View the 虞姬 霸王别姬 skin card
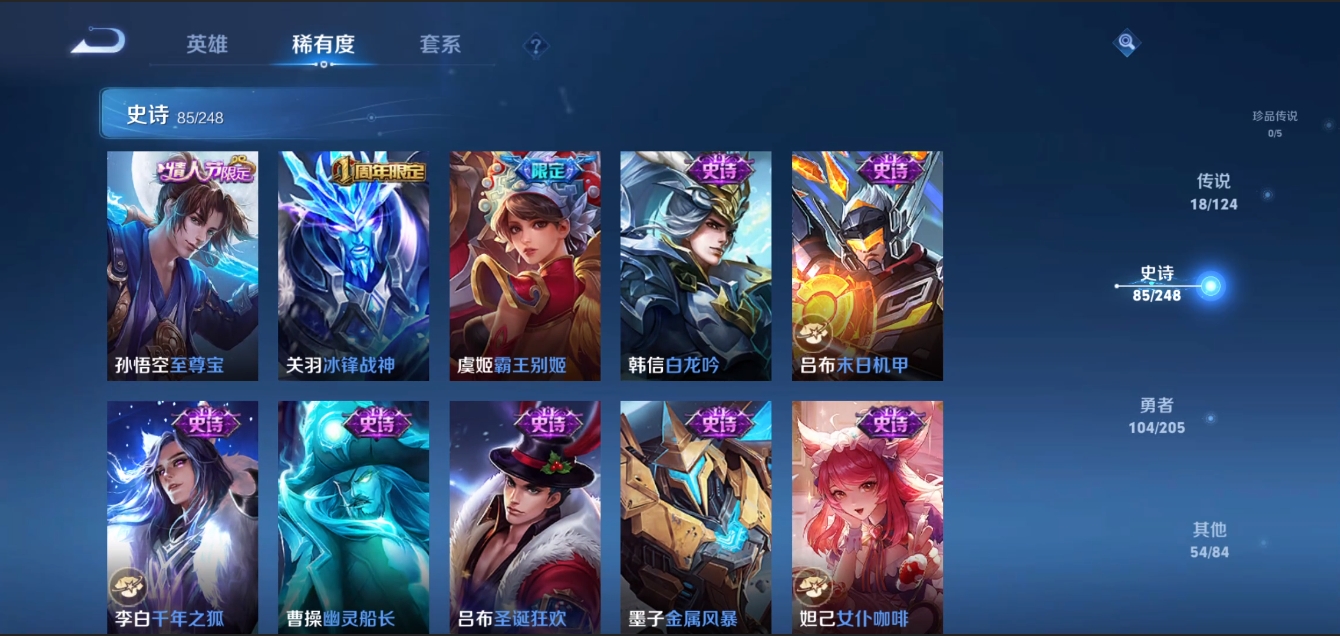 coord(525,266)
